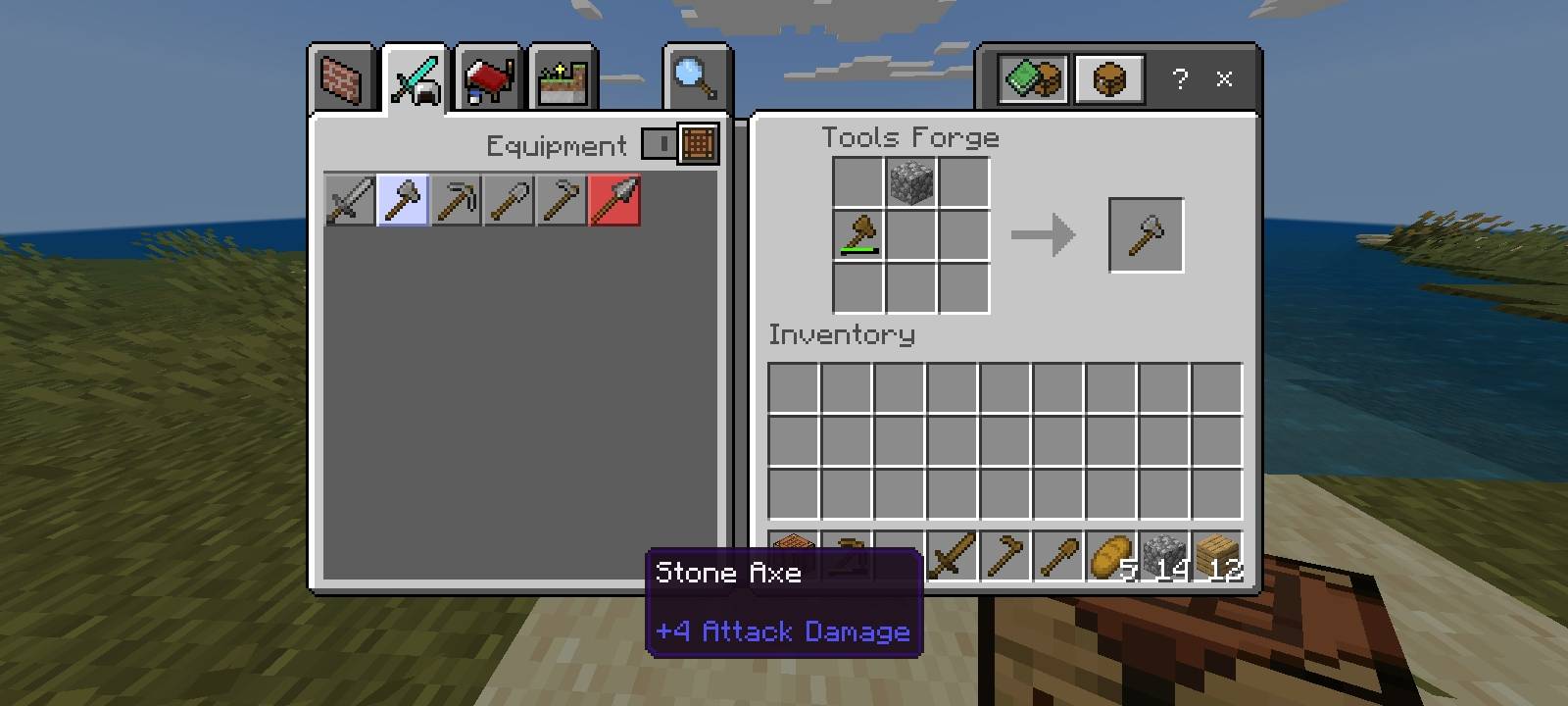The width and height of the screenshot is (1568, 706).
Task: Open the magnifying glass search tab
Action: point(696,79)
